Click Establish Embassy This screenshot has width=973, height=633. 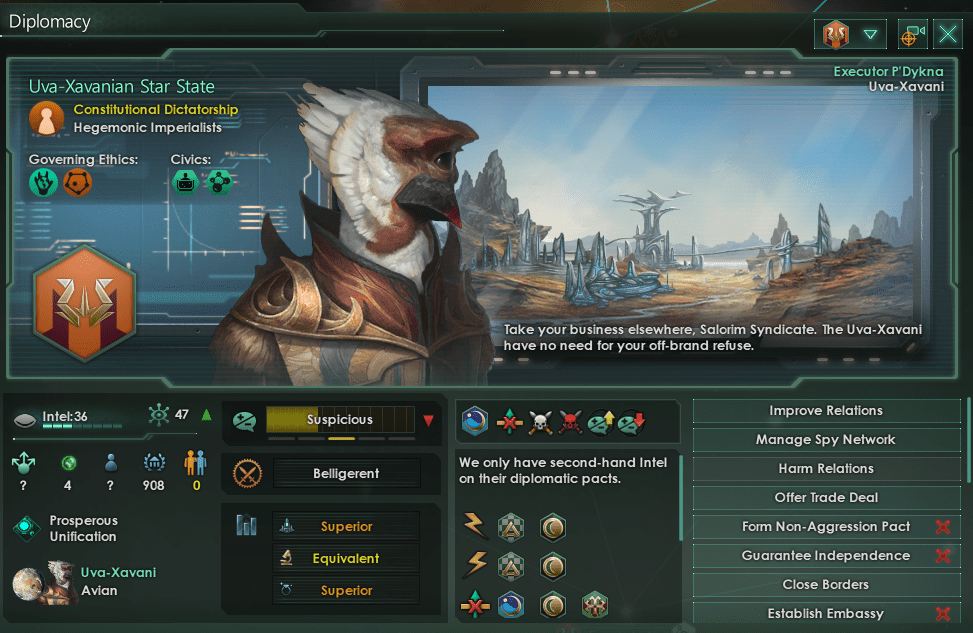(825, 614)
